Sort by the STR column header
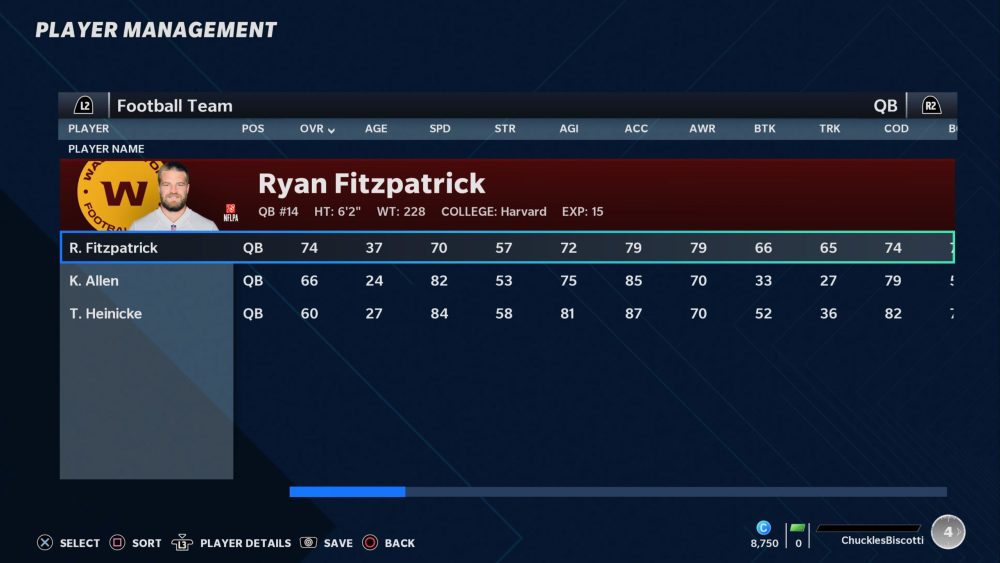1000x563 pixels. click(505, 129)
